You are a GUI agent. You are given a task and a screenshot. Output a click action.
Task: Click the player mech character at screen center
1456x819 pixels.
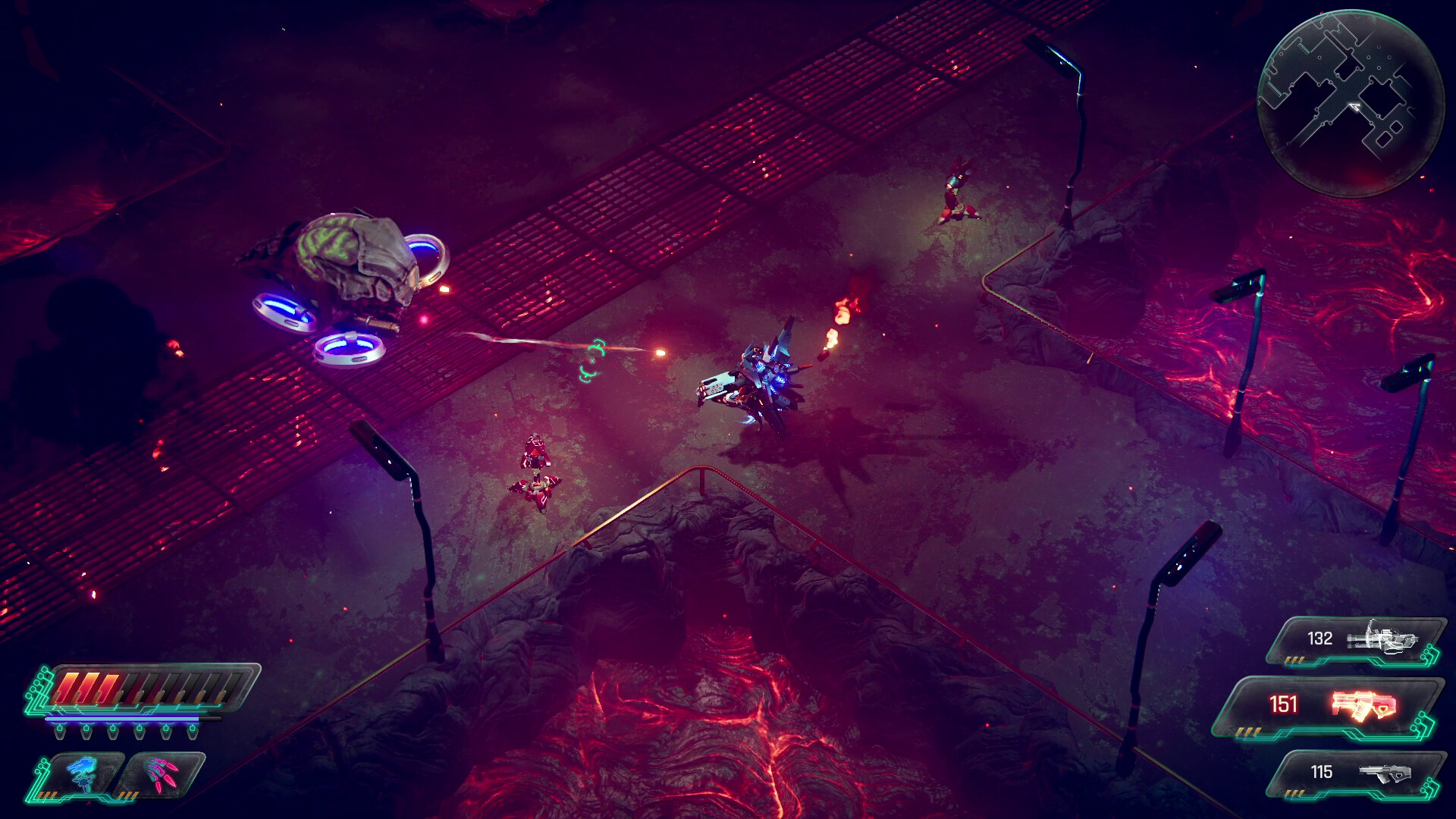(x=758, y=375)
